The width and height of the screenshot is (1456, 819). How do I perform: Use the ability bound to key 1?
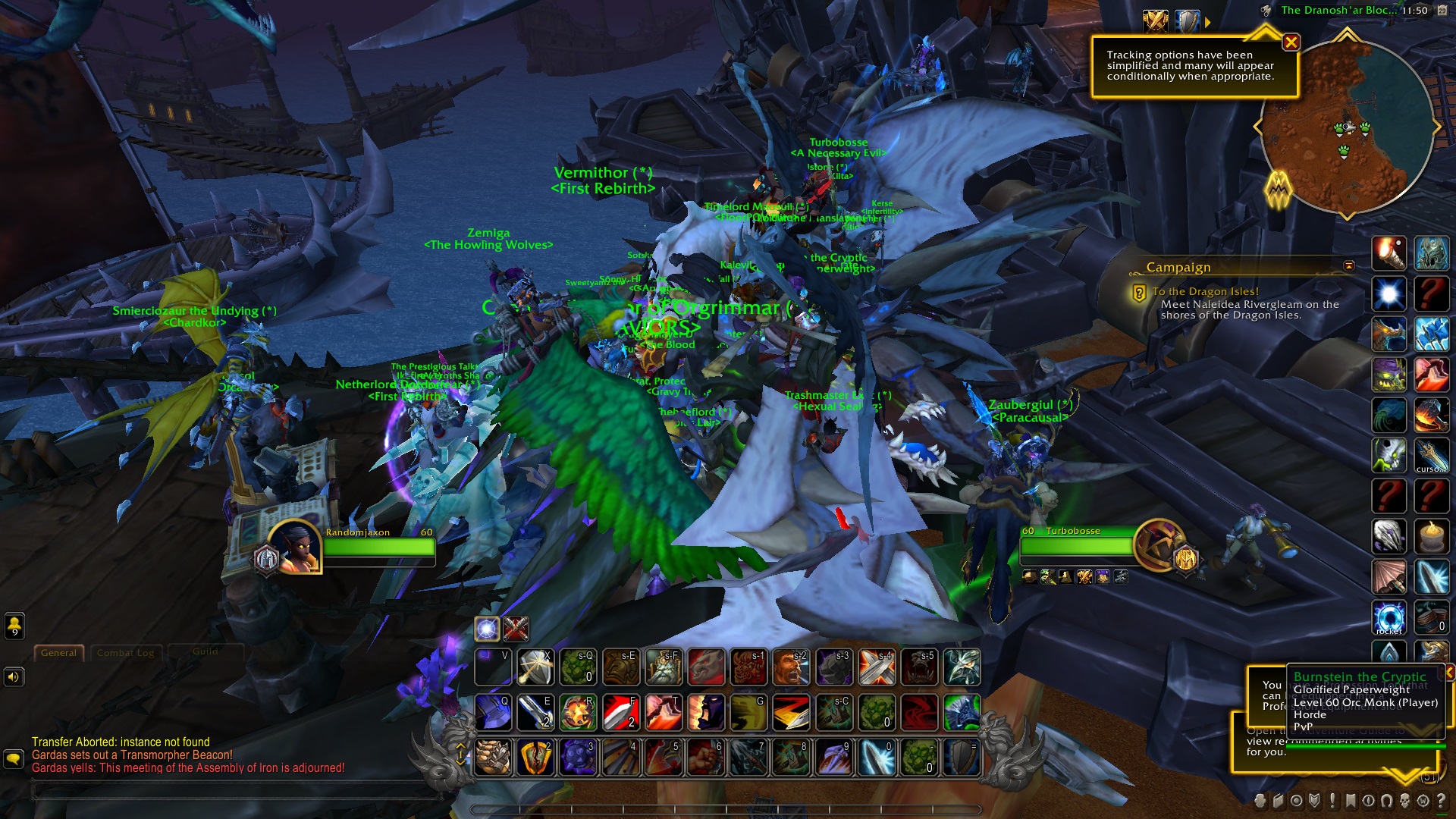click(493, 758)
